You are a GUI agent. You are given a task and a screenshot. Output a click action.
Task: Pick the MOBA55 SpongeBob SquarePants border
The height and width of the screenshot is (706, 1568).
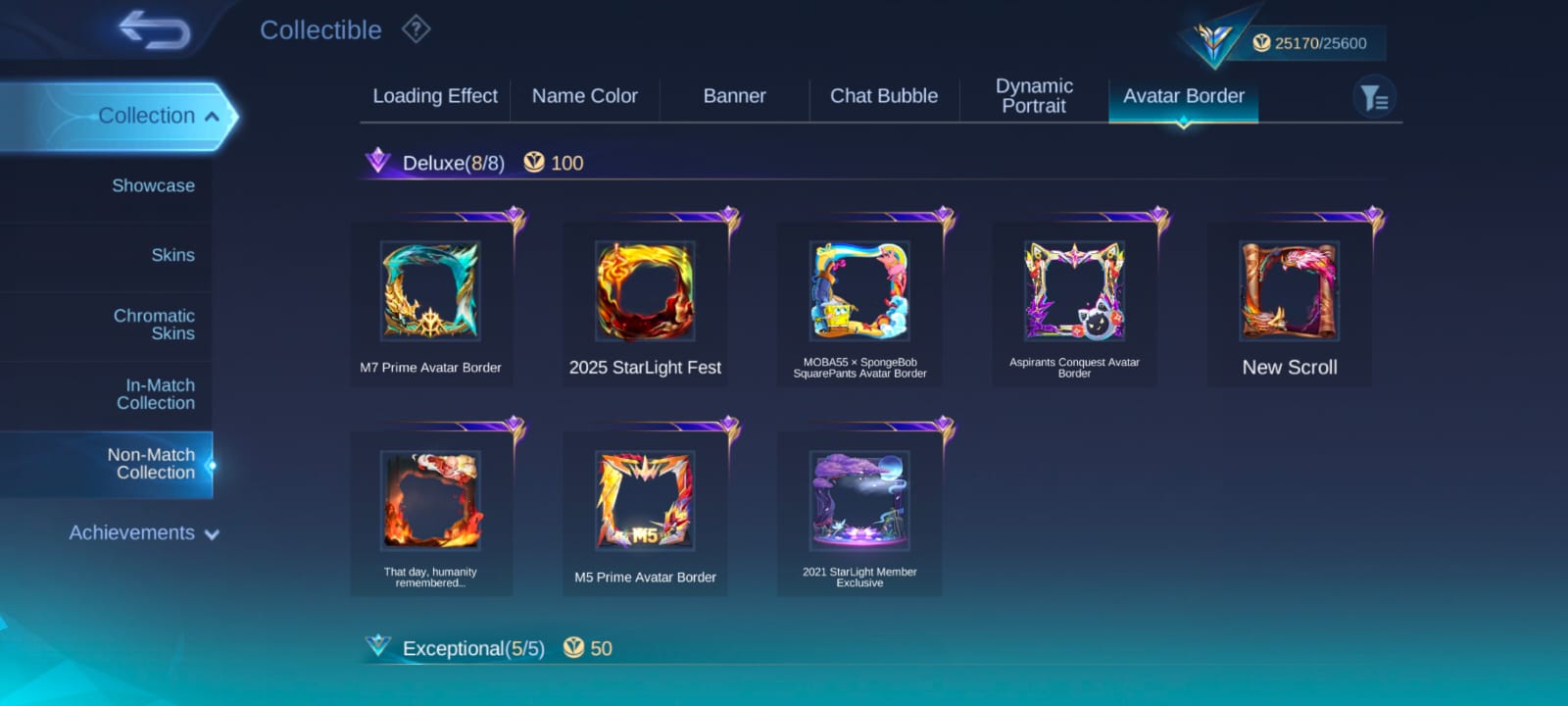(859, 292)
